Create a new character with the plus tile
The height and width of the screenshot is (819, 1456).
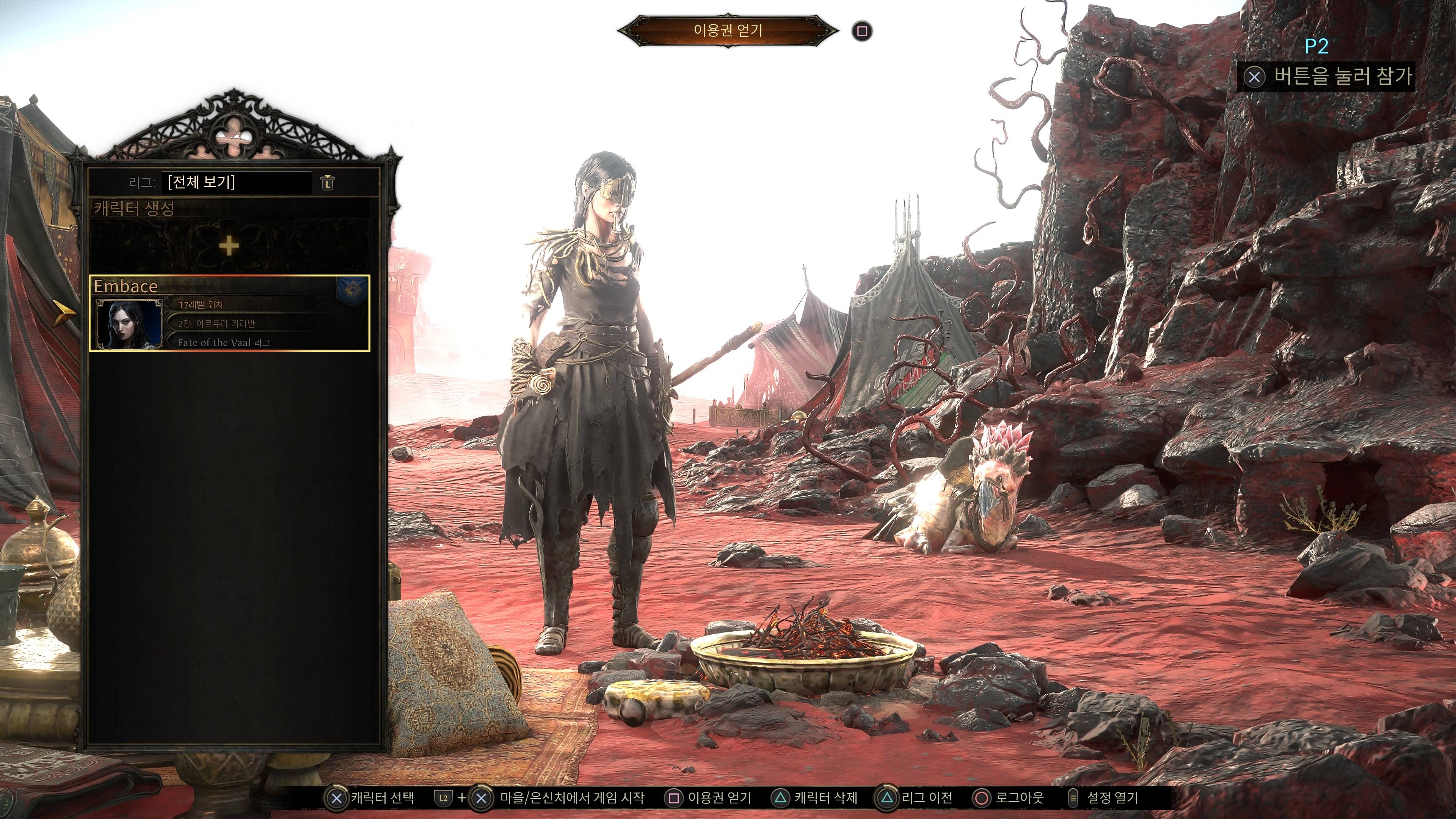point(229,246)
